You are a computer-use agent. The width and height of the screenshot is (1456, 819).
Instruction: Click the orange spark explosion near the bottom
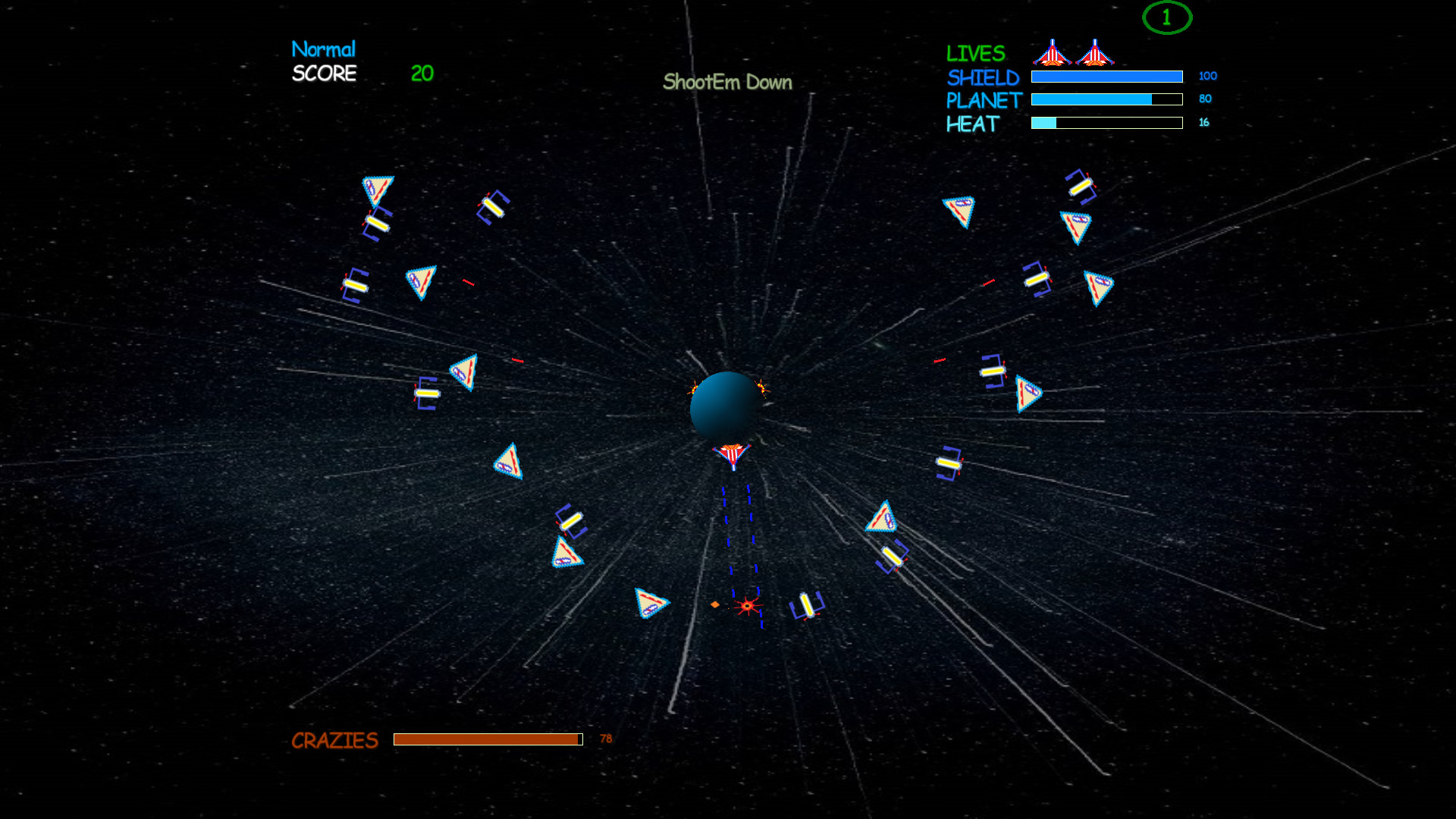745,605
